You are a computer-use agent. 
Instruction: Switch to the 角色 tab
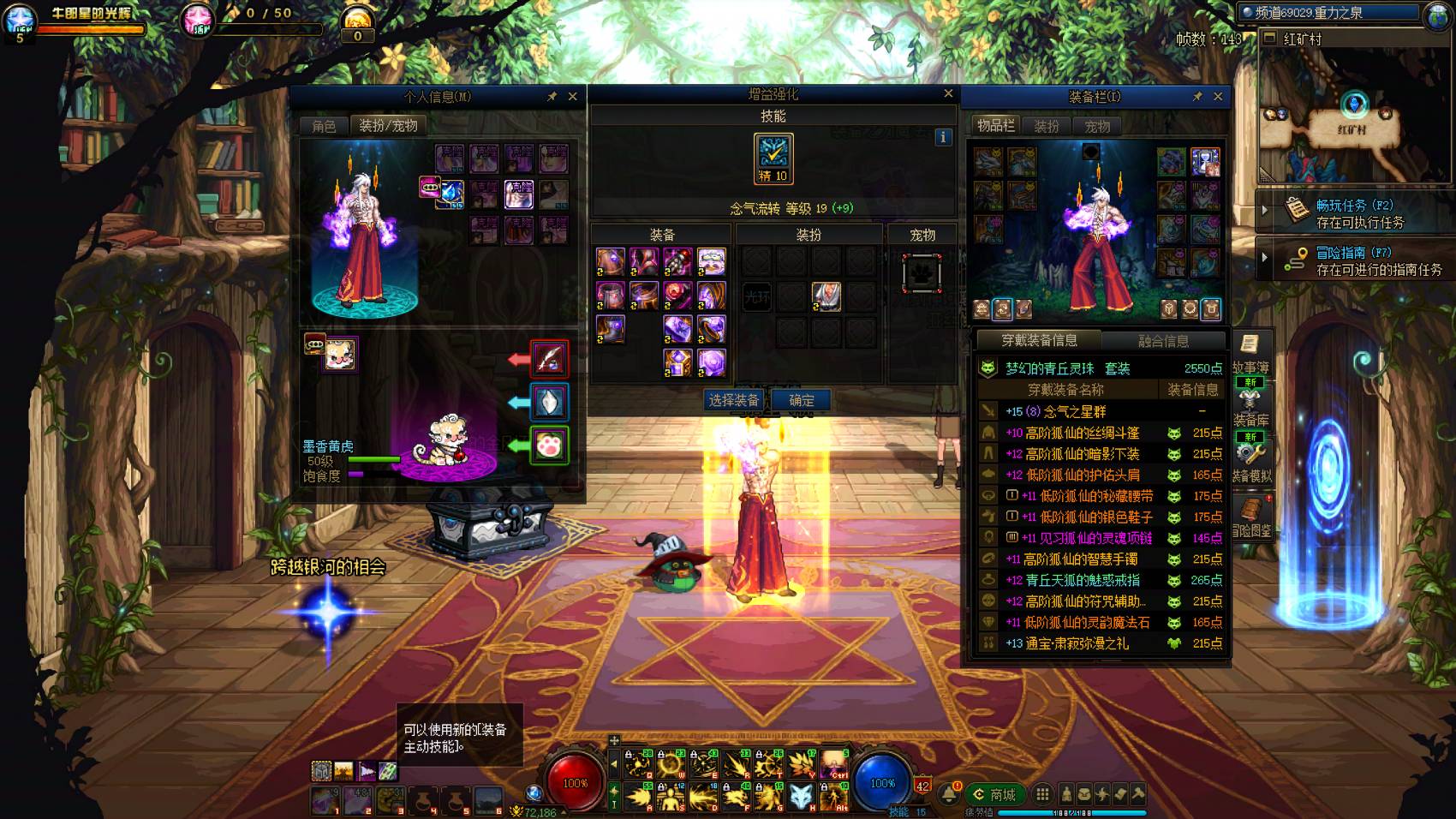[x=324, y=126]
